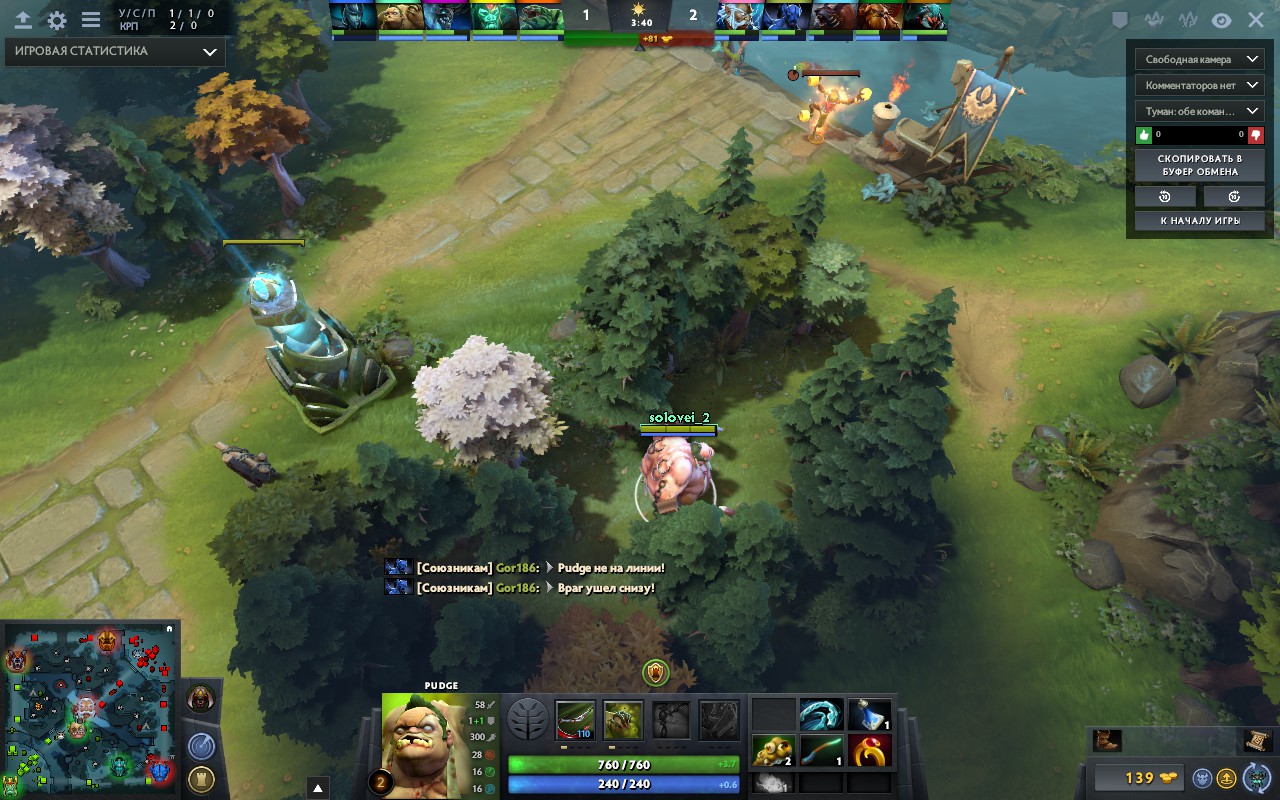Jump back to К началу игры

coord(1199,221)
